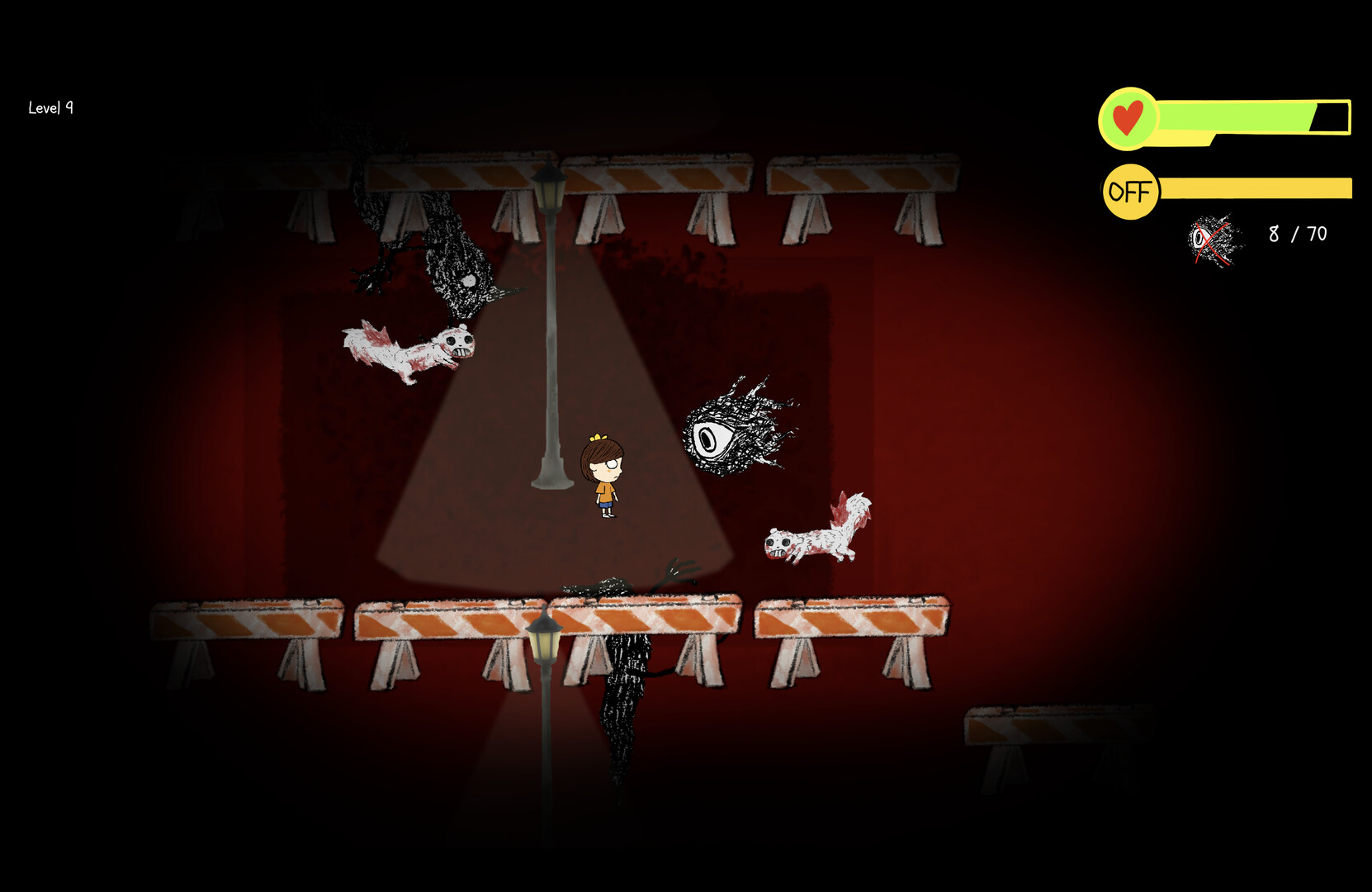Click the green health progress bar

click(1234, 116)
